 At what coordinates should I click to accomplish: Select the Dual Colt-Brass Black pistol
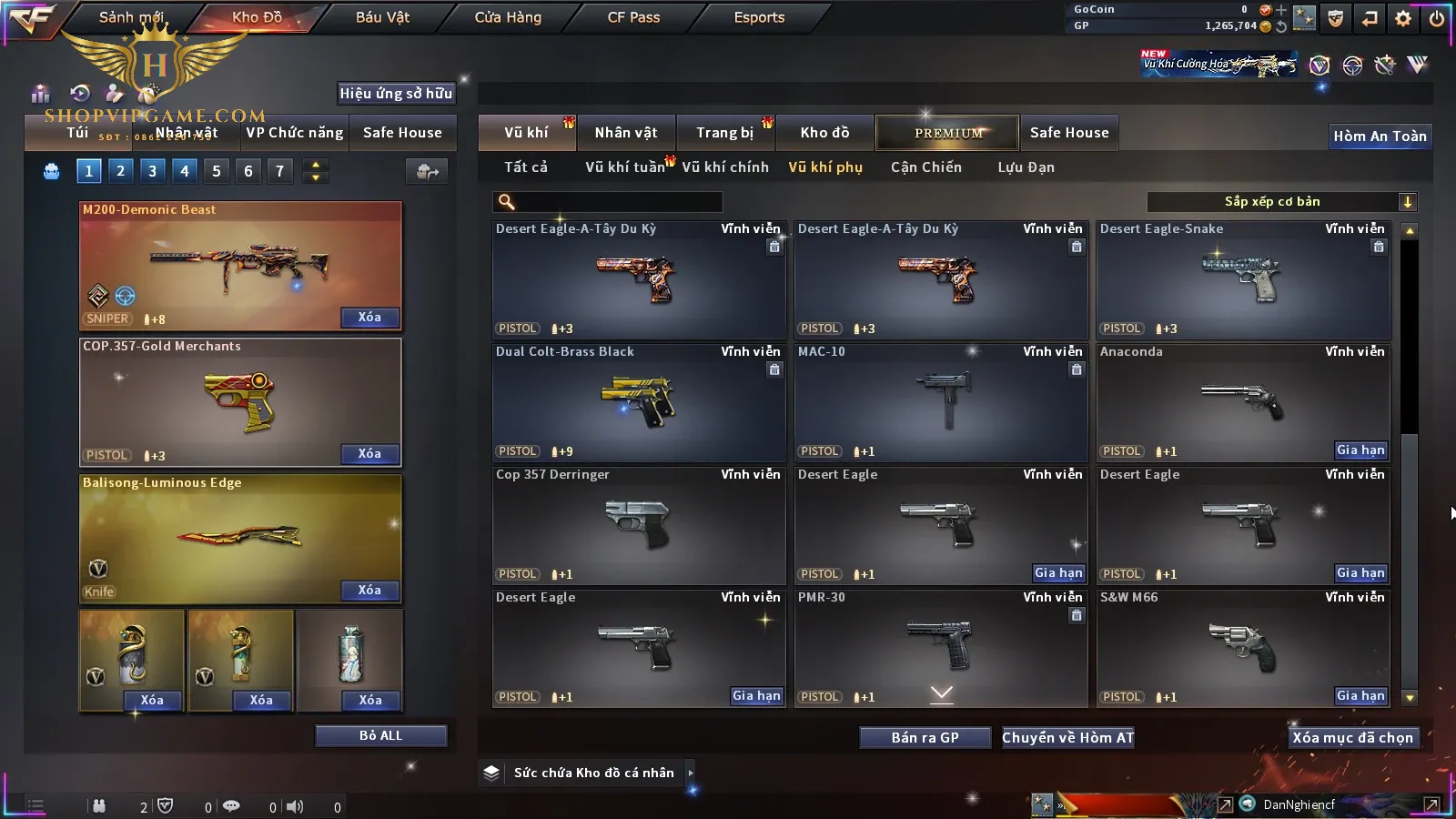pyautogui.click(x=638, y=402)
